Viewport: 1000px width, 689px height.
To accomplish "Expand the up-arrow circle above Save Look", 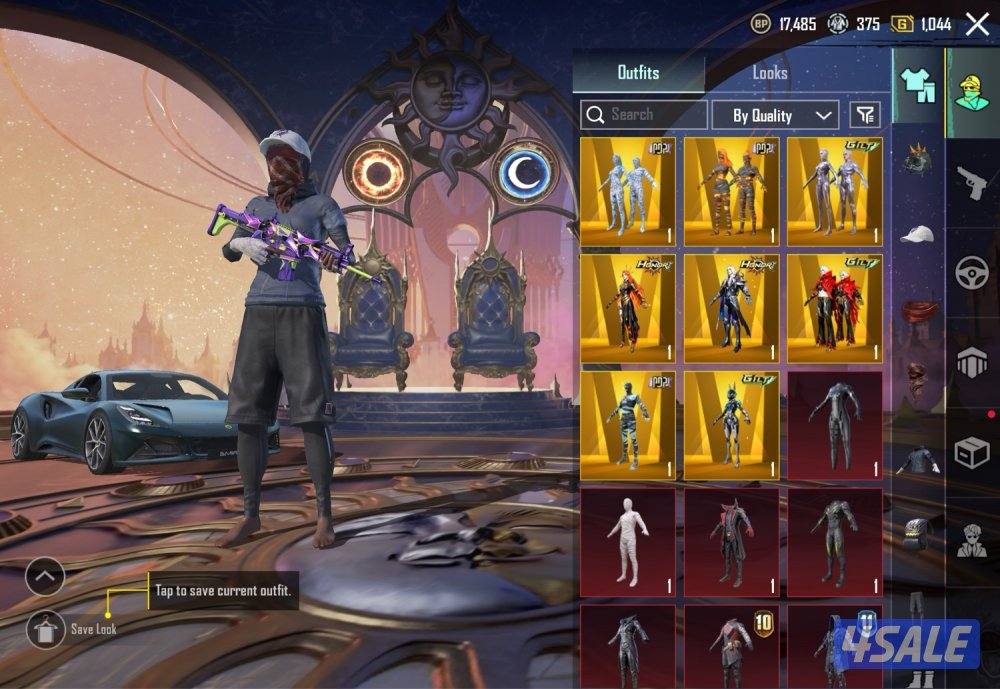I will 45,577.
